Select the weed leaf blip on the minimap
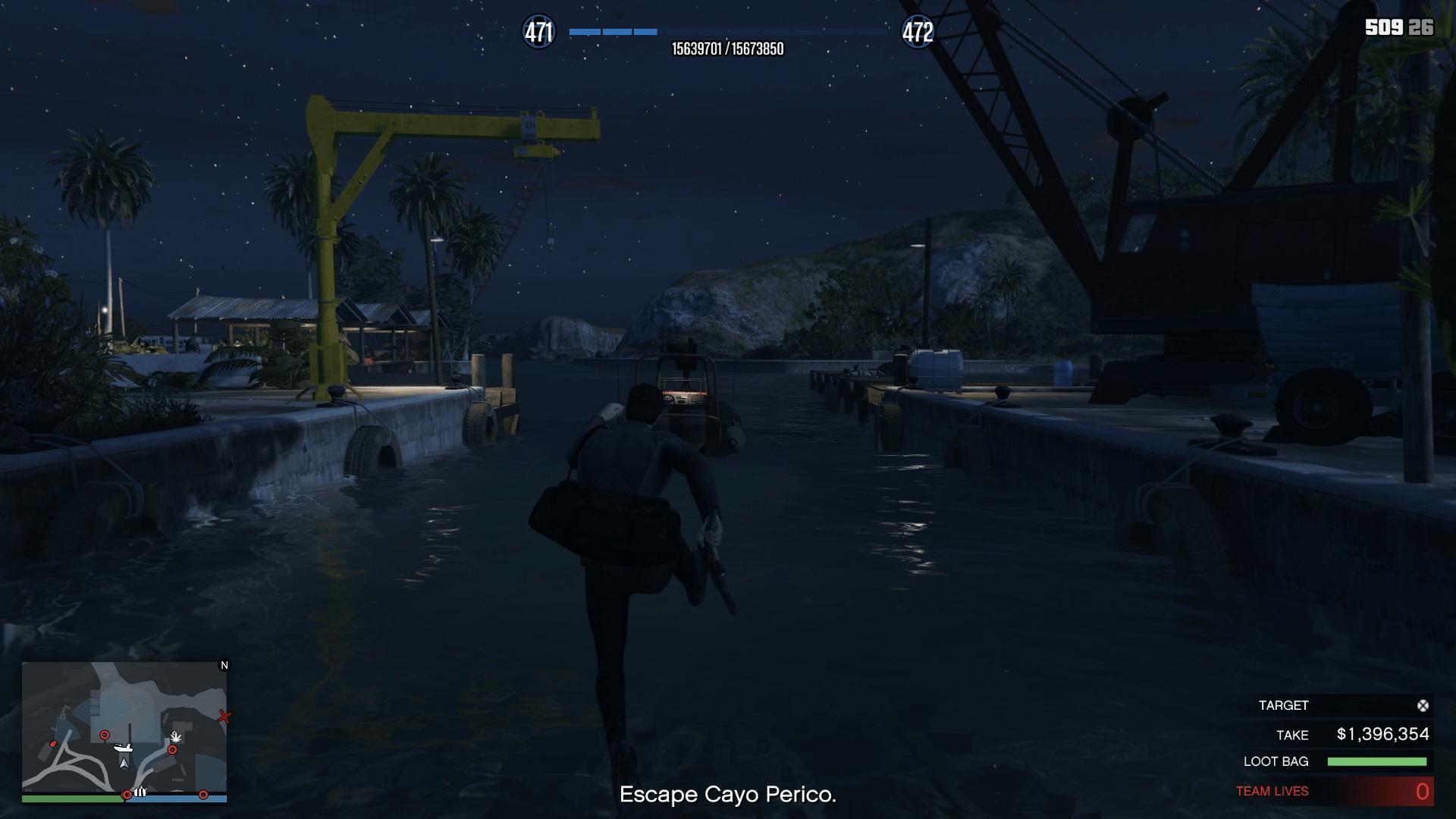This screenshot has width=1456, height=819. pyautogui.click(x=176, y=736)
